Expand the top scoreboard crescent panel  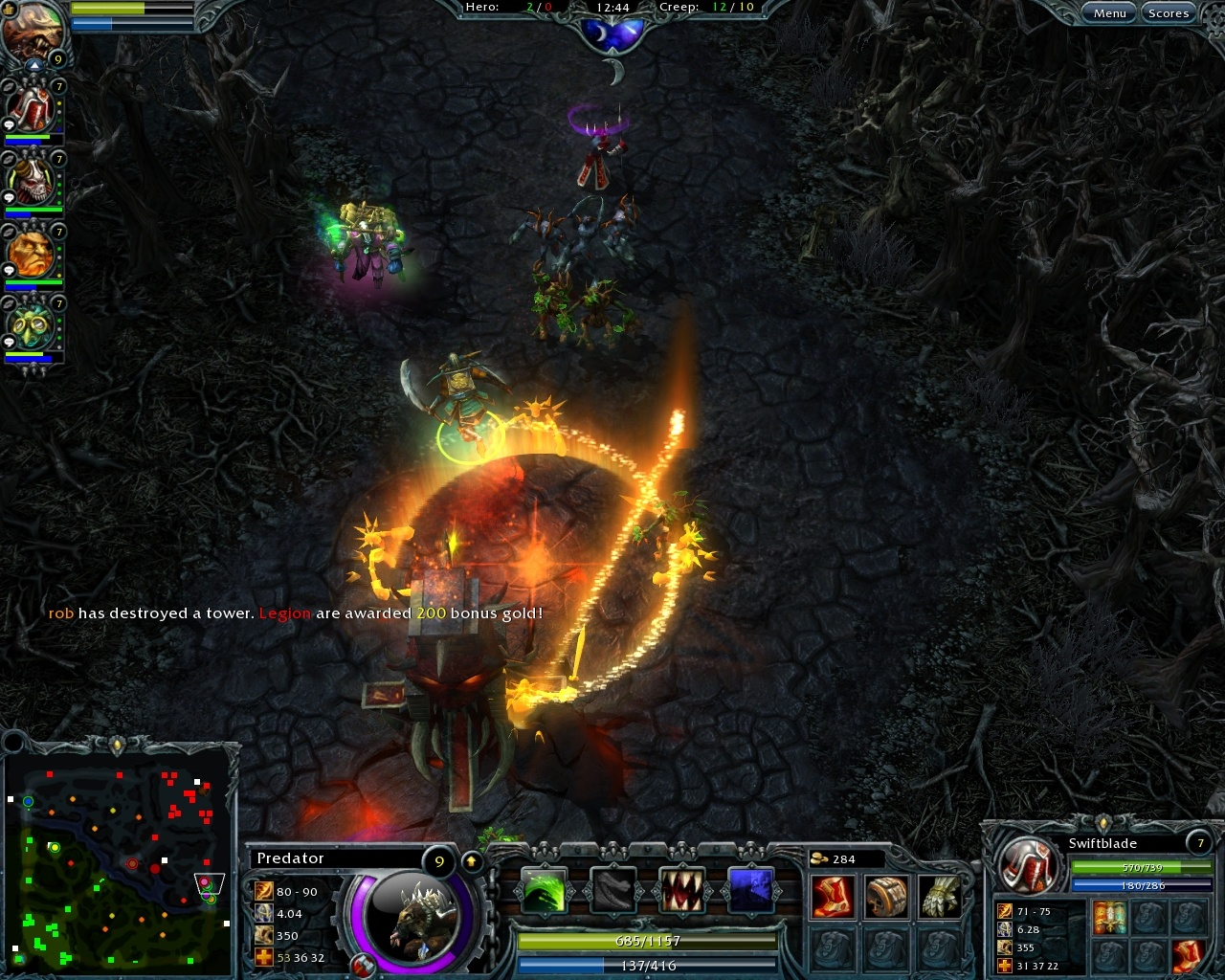[613, 33]
